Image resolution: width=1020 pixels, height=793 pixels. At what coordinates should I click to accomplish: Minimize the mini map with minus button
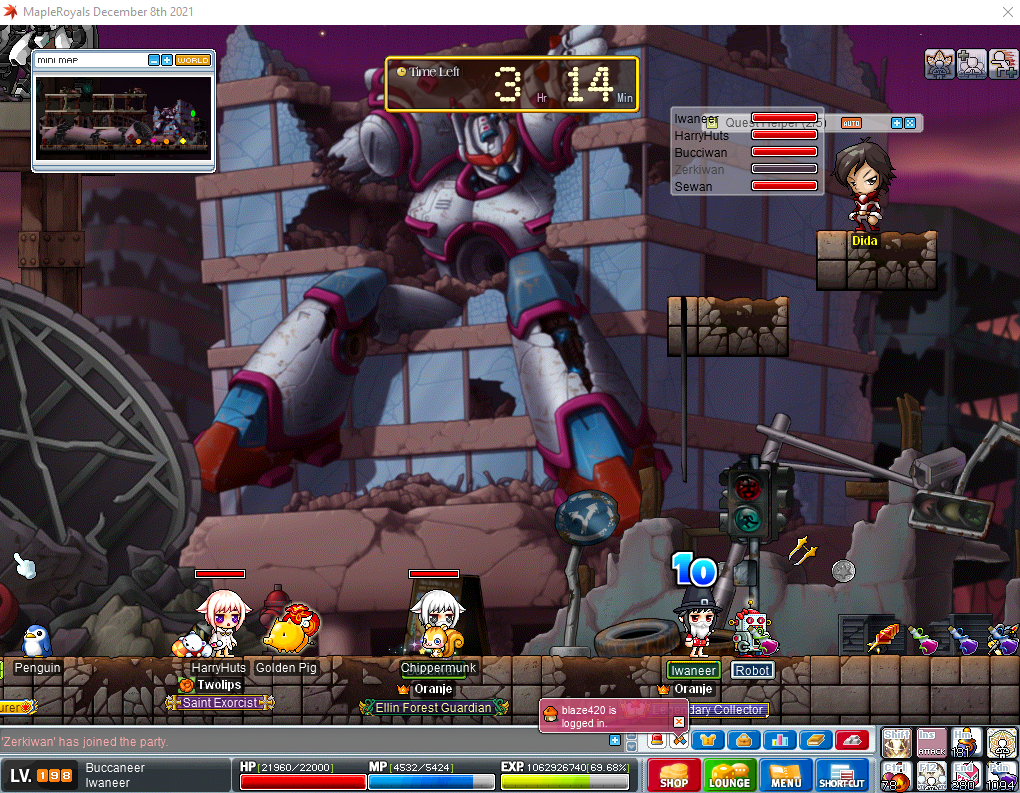point(153,60)
